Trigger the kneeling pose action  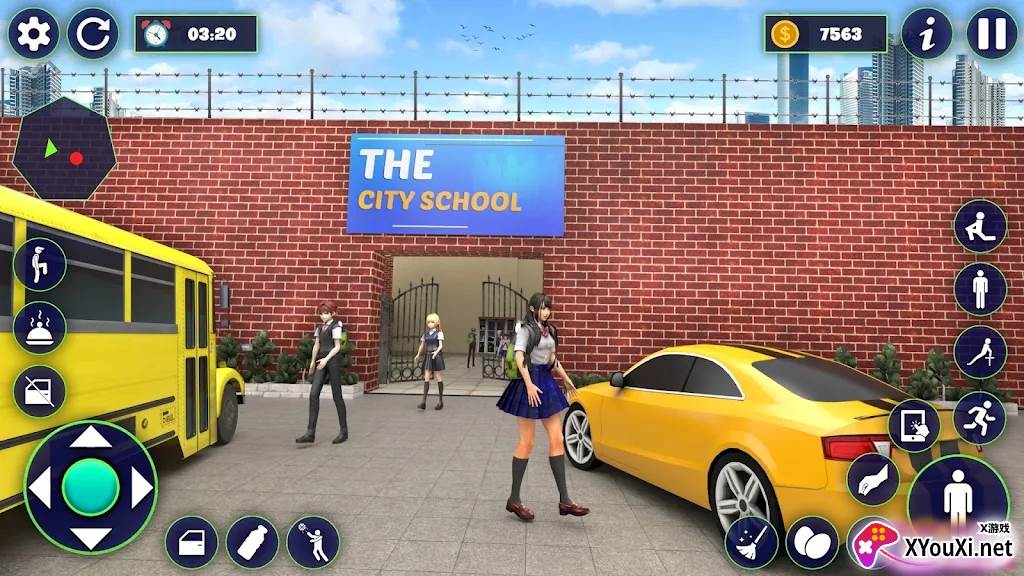coord(980,226)
